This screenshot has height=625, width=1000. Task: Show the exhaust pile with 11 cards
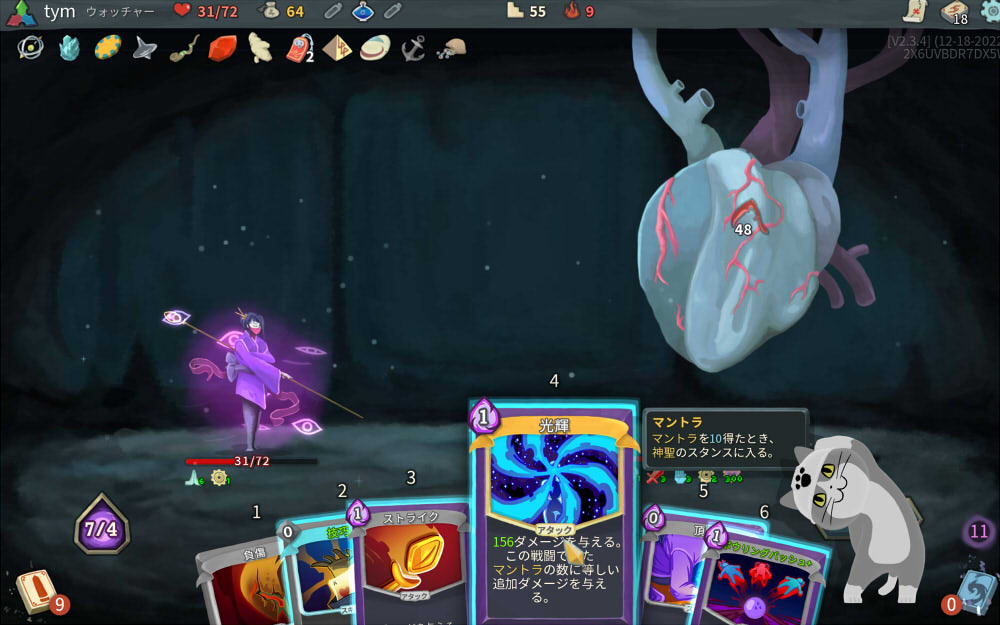tap(979, 532)
